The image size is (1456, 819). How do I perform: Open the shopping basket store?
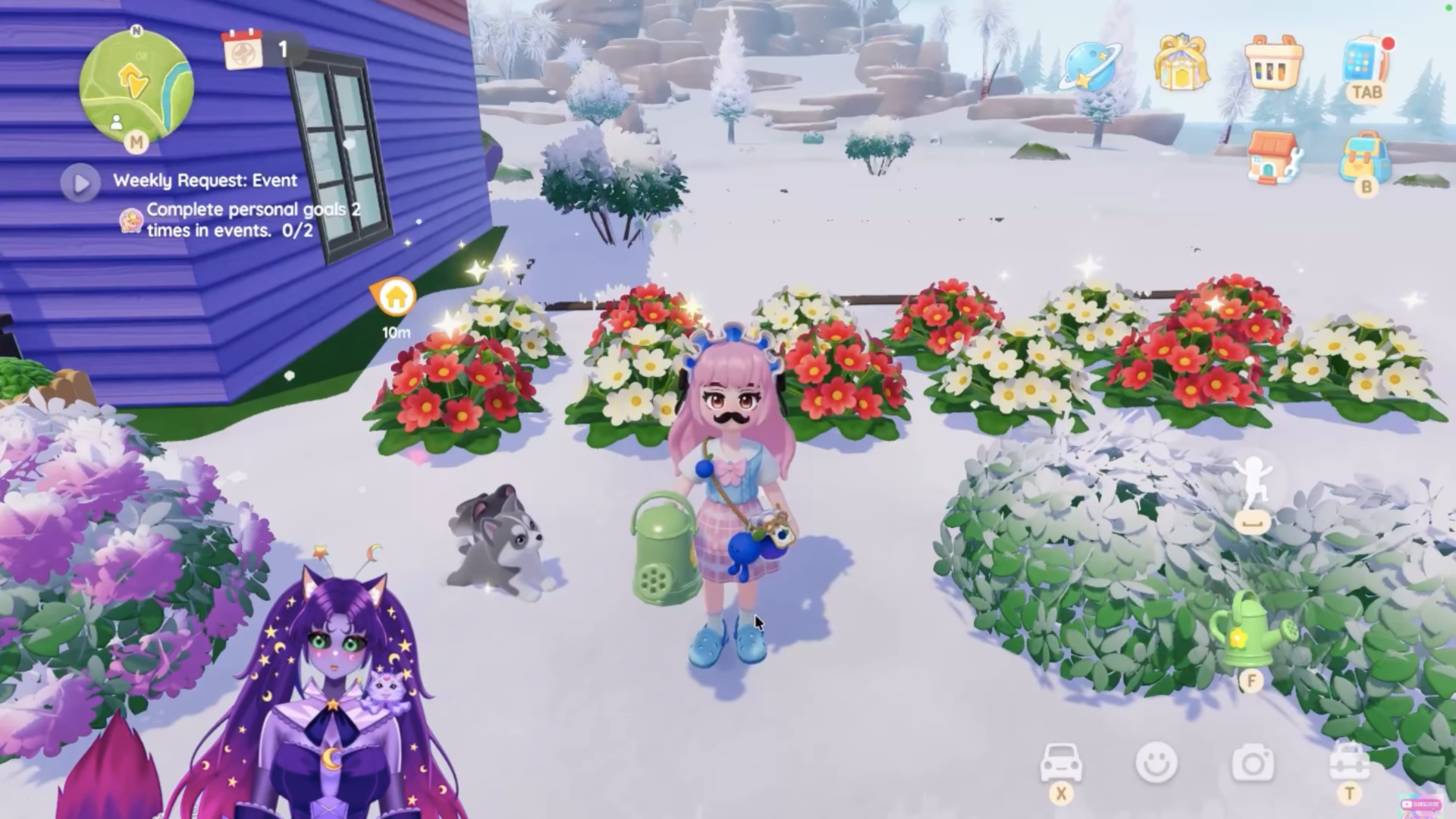1274,64
